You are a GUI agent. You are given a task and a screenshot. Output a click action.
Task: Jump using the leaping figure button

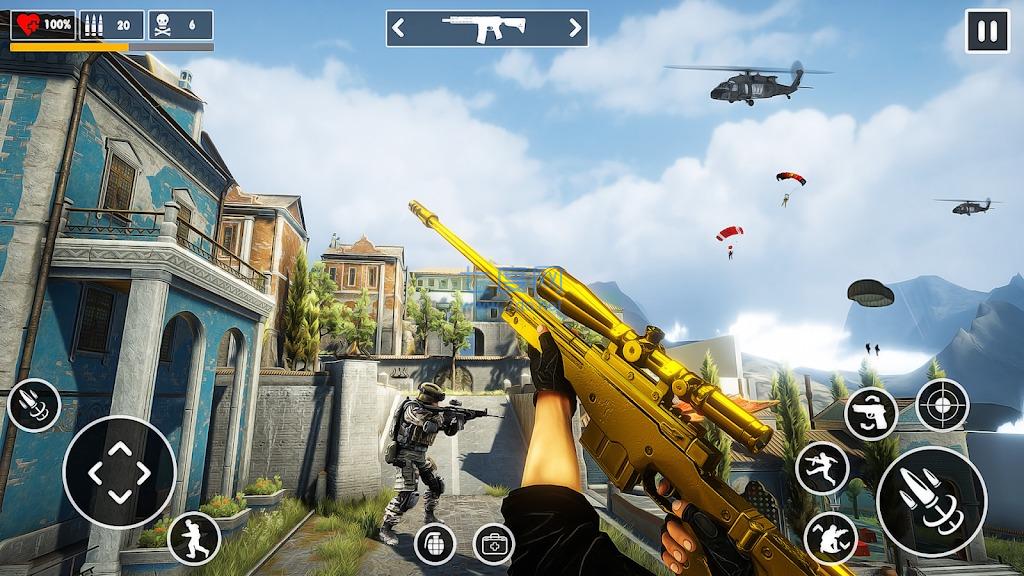point(822,467)
